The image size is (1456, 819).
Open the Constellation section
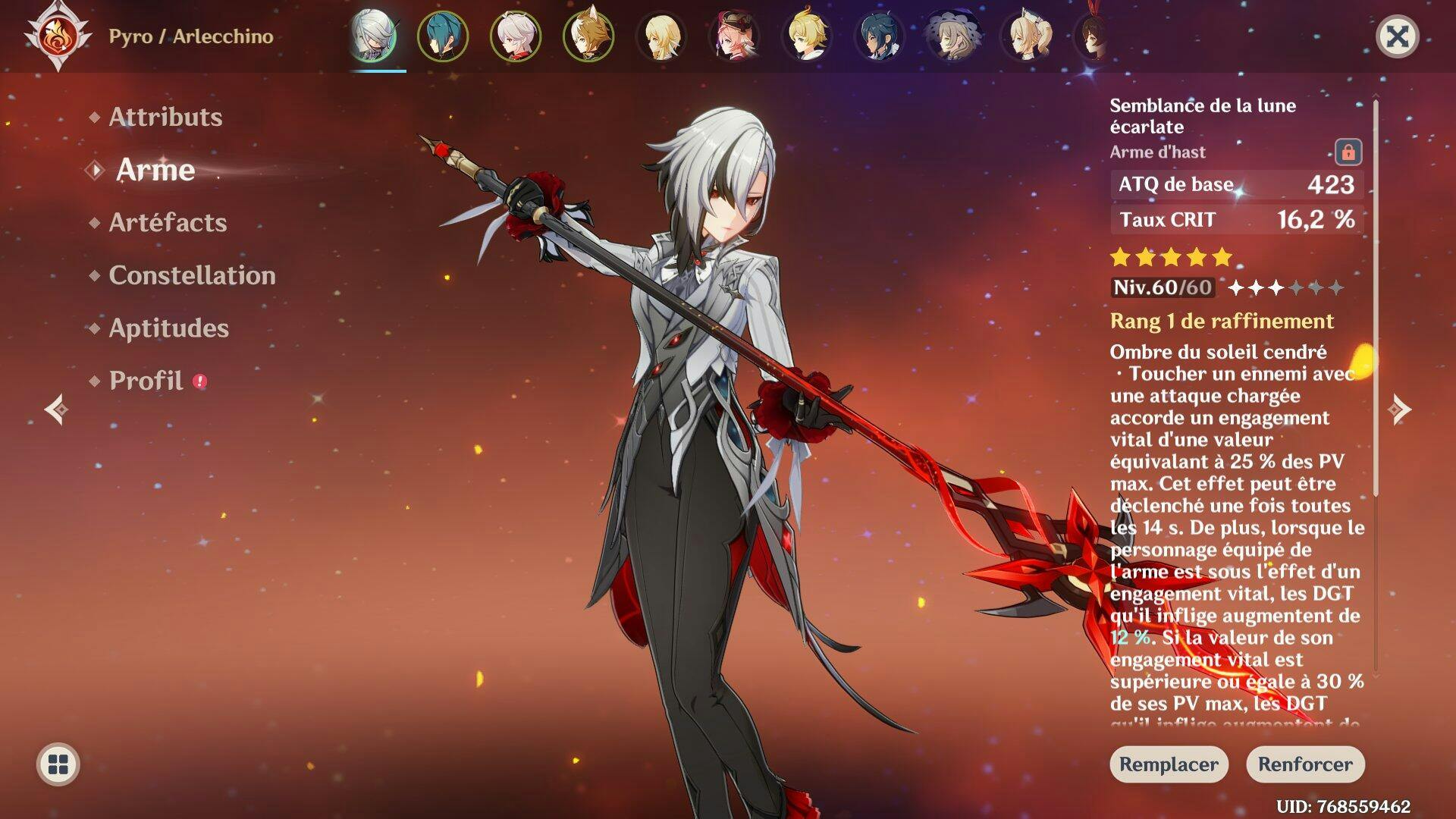tap(192, 275)
